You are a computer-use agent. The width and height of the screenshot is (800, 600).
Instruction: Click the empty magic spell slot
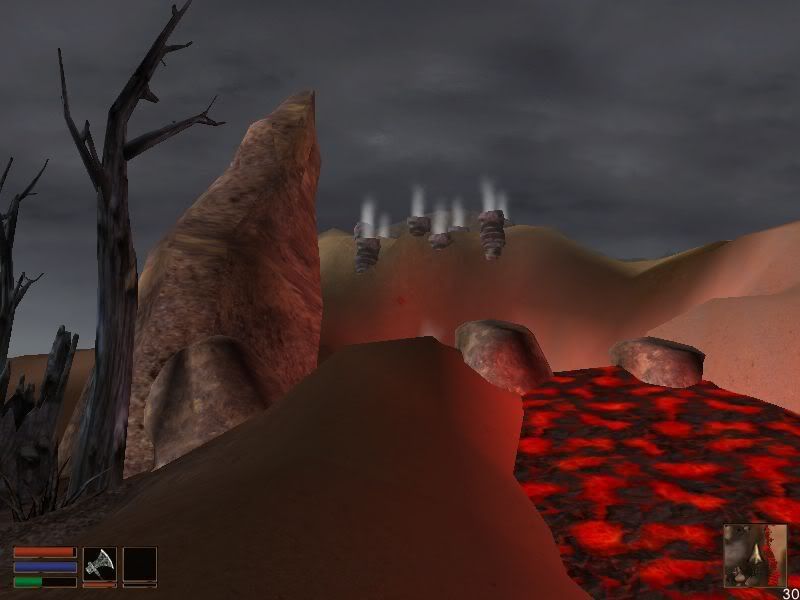pos(139,563)
